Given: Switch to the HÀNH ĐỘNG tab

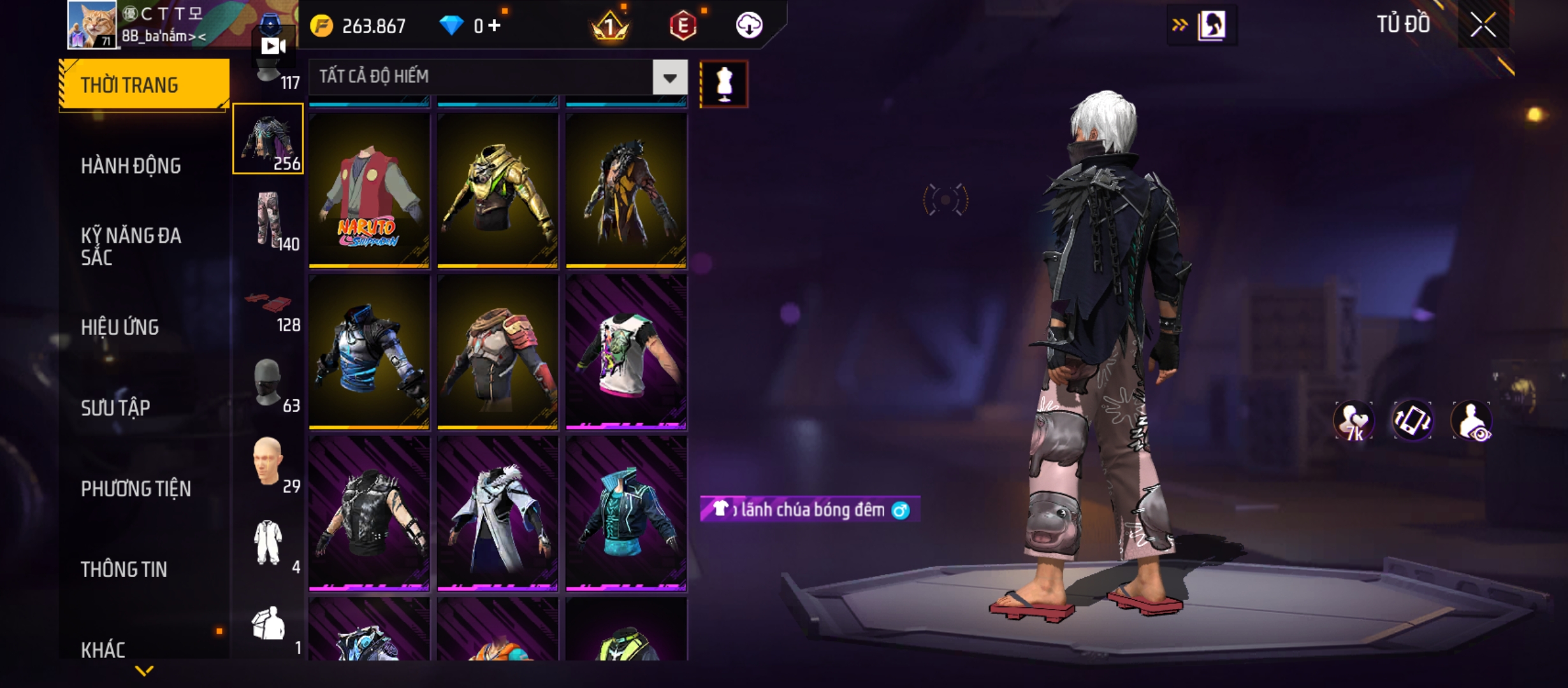Looking at the screenshot, I should pyautogui.click(x=131, y=166).
